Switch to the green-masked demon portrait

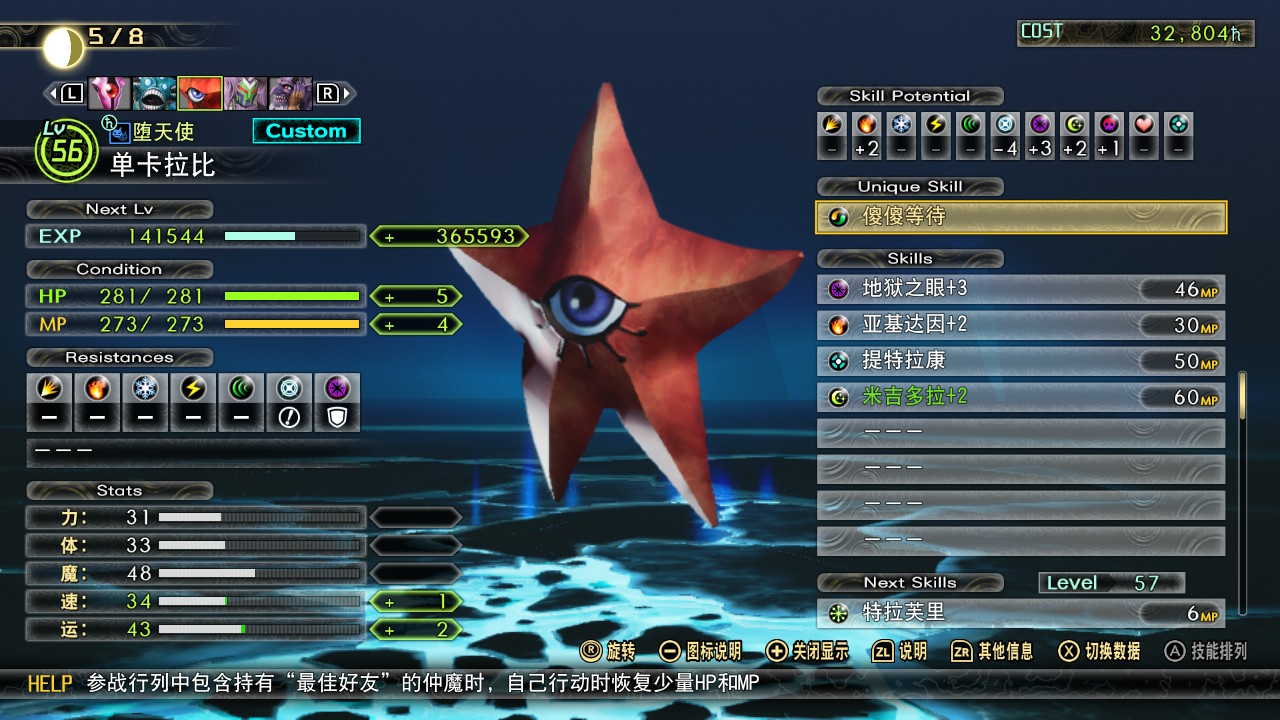click(x=244, y=93)
